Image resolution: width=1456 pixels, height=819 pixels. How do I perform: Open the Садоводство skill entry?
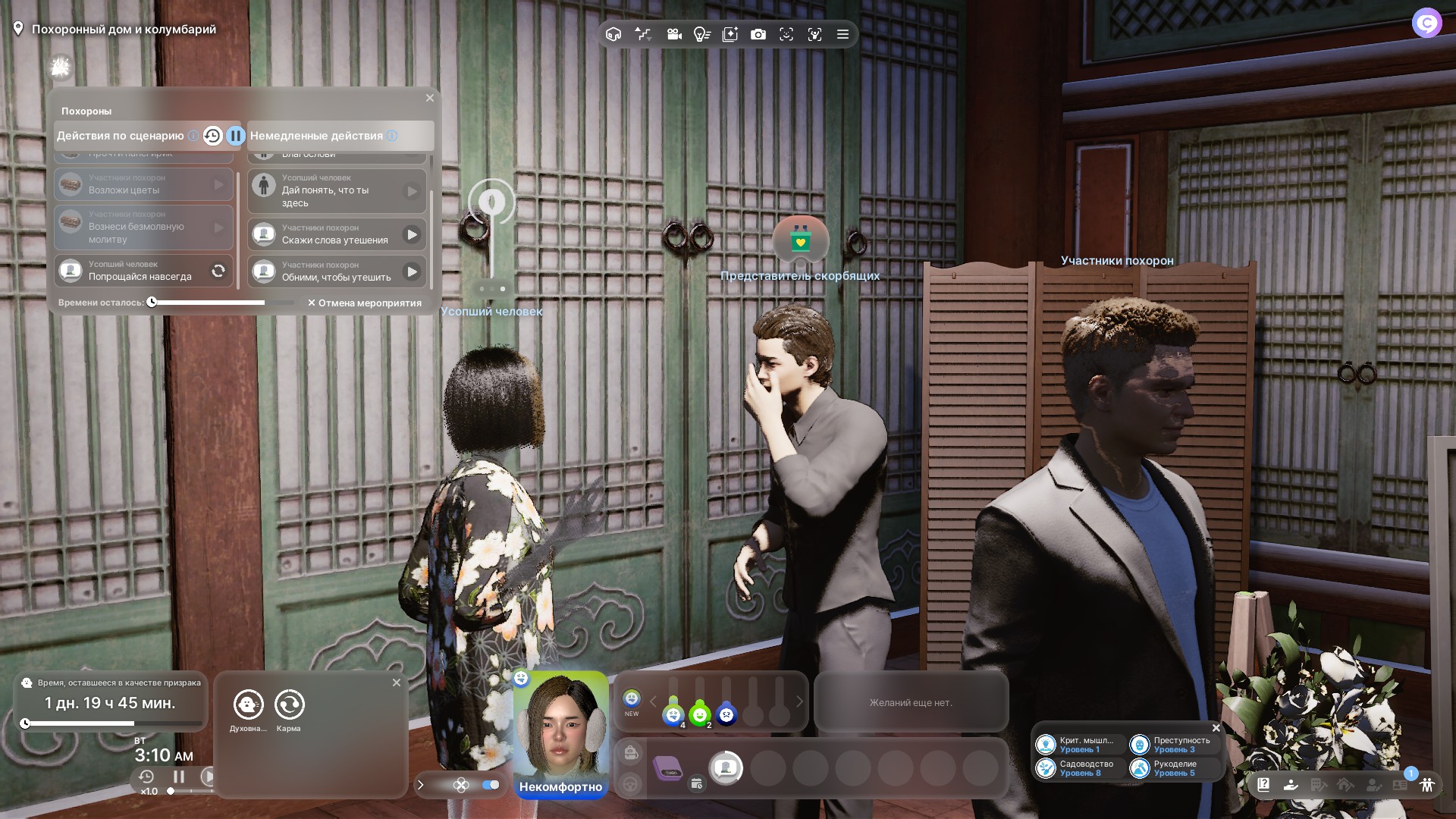tap(1080, 768)
